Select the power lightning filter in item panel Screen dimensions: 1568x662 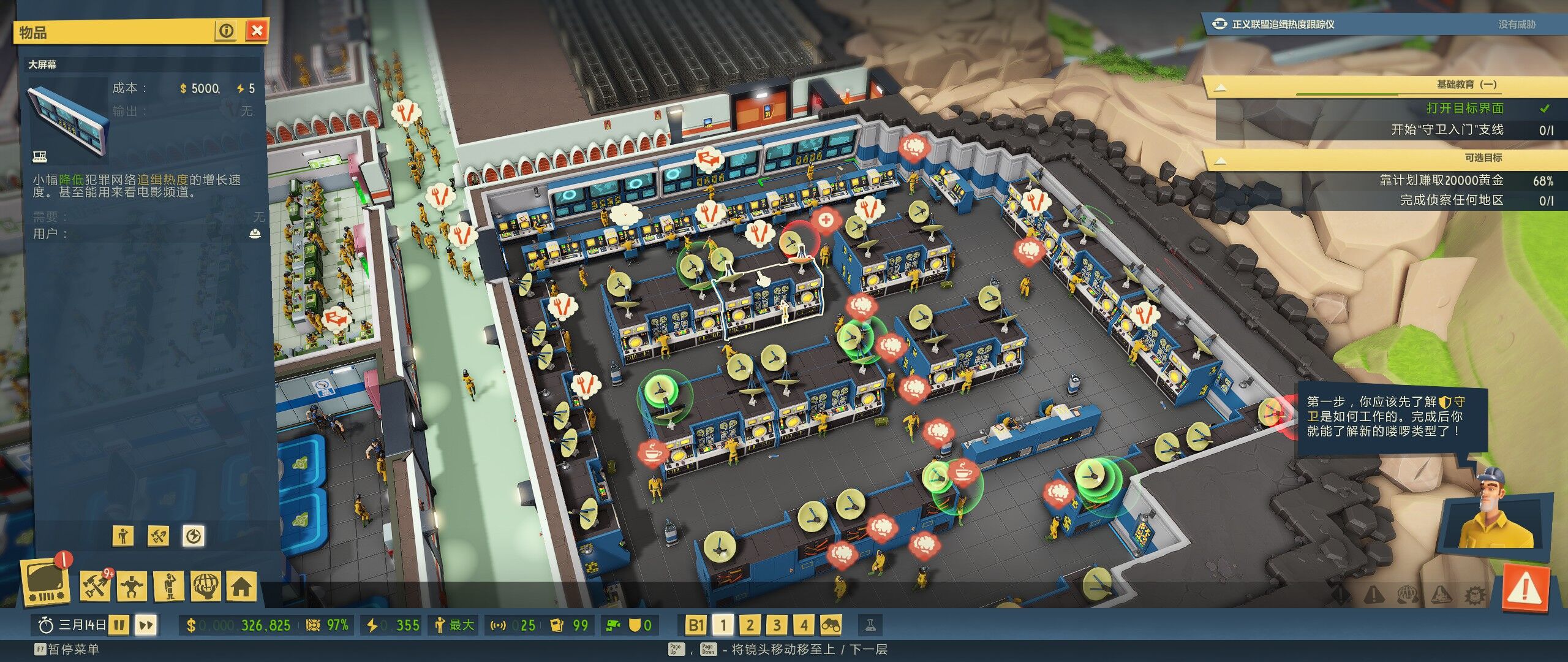pyautogui.click(x=194, y=536)
